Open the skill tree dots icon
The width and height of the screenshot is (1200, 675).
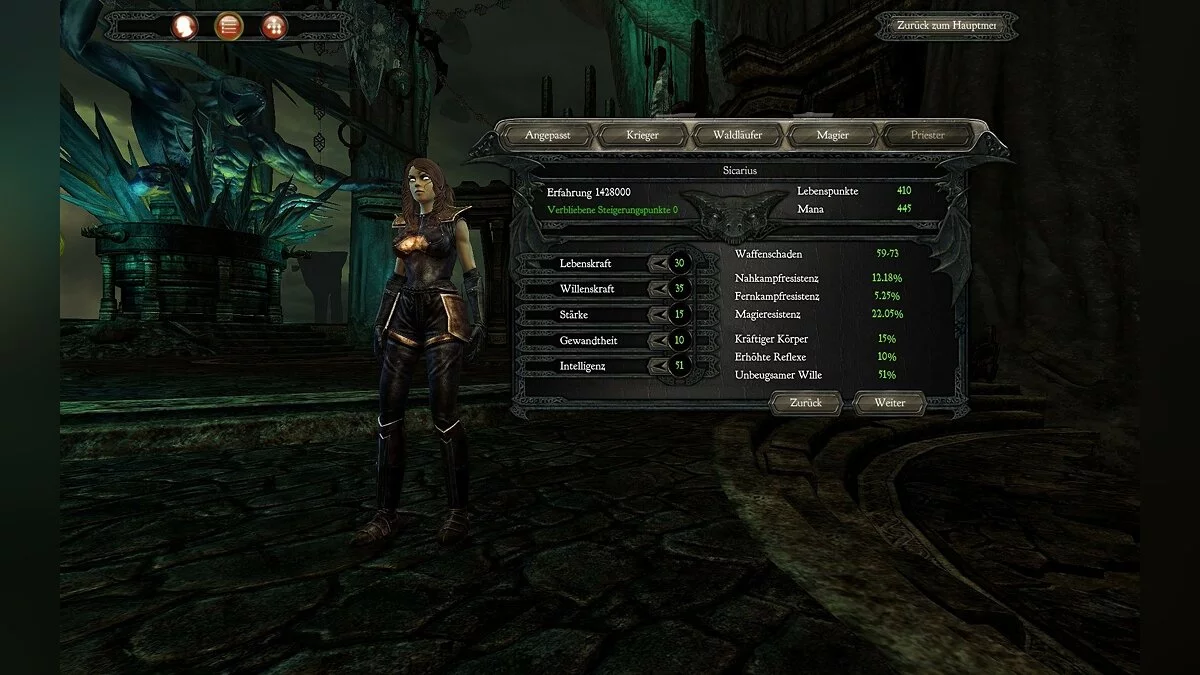tap(272, 26)
